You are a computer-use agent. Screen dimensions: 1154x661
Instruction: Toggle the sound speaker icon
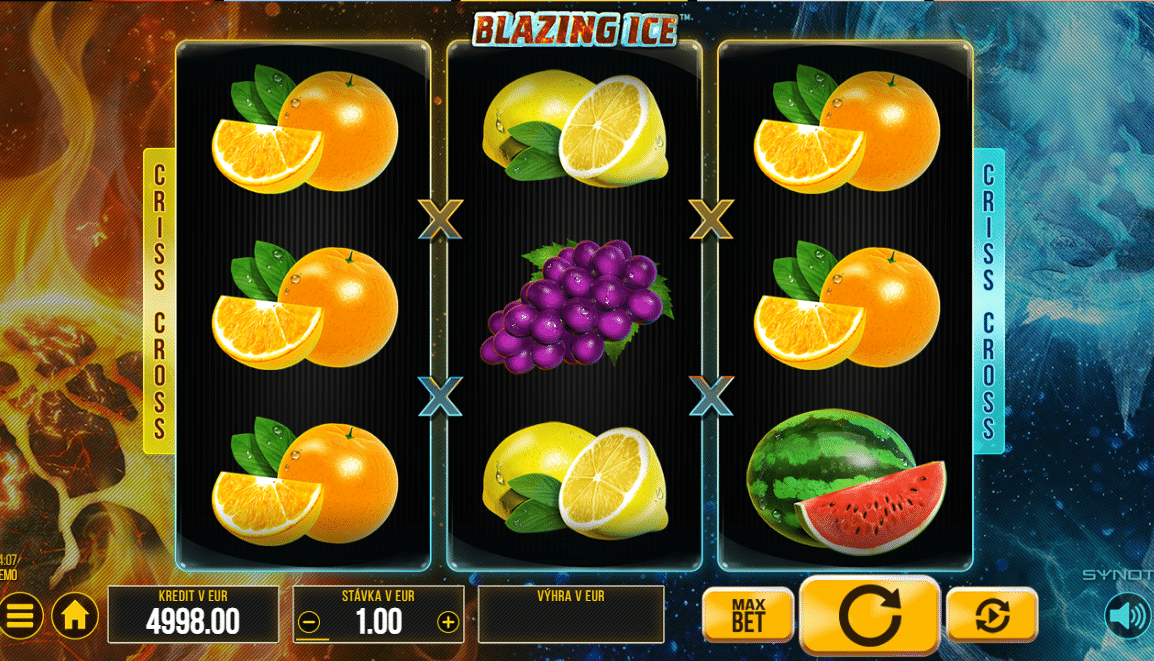[x=1127, y=616]
